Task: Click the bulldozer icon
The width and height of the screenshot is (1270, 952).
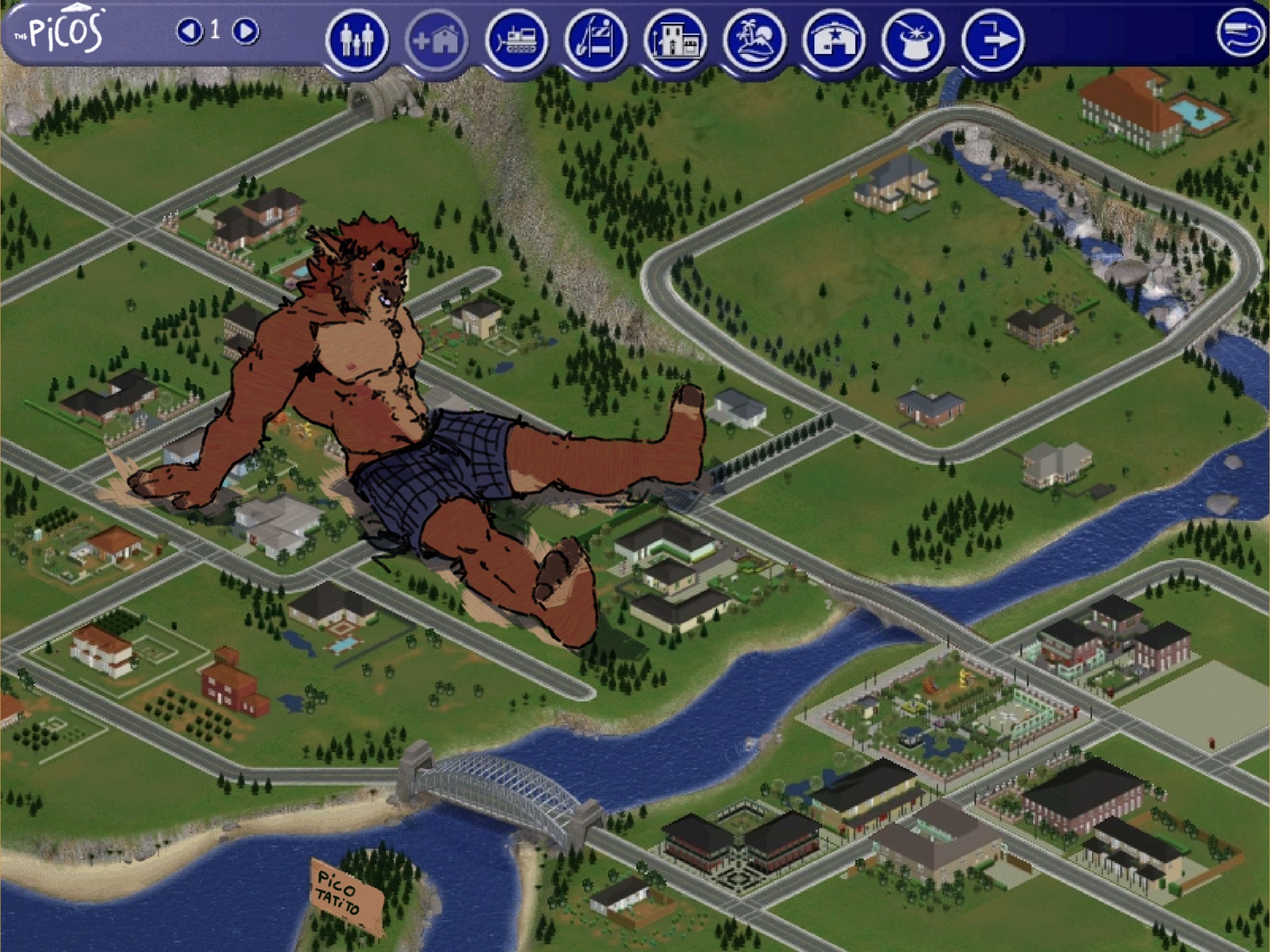Action: [x=516, y=40]
